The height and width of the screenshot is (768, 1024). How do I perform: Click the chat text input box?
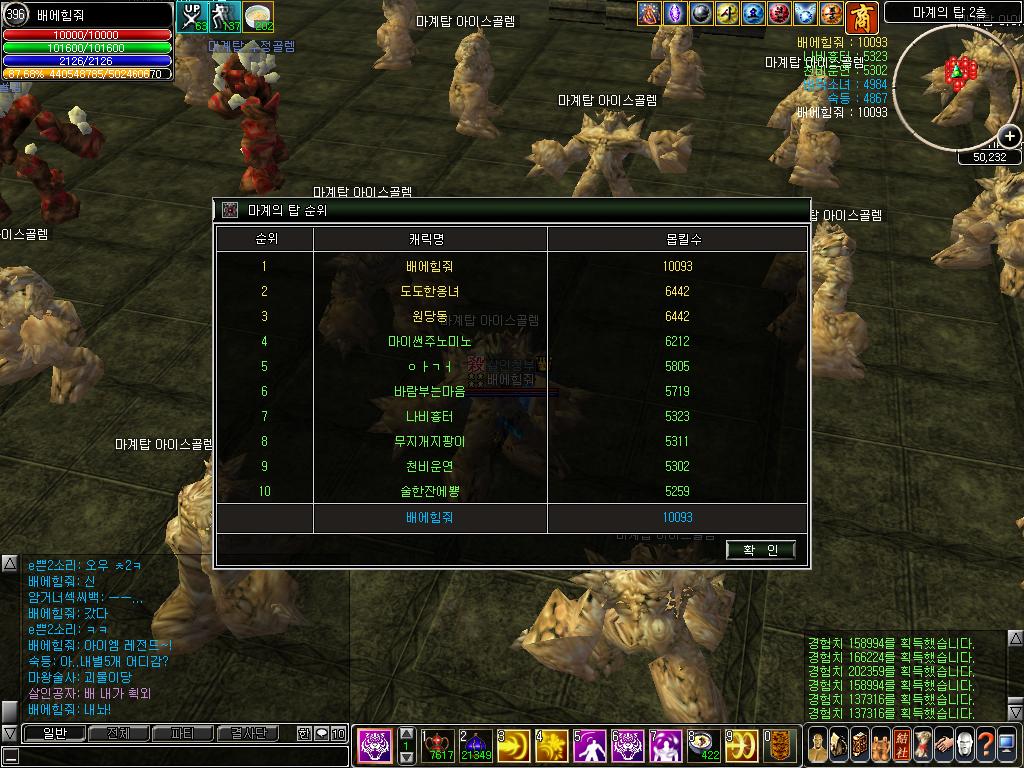(180, 756)
